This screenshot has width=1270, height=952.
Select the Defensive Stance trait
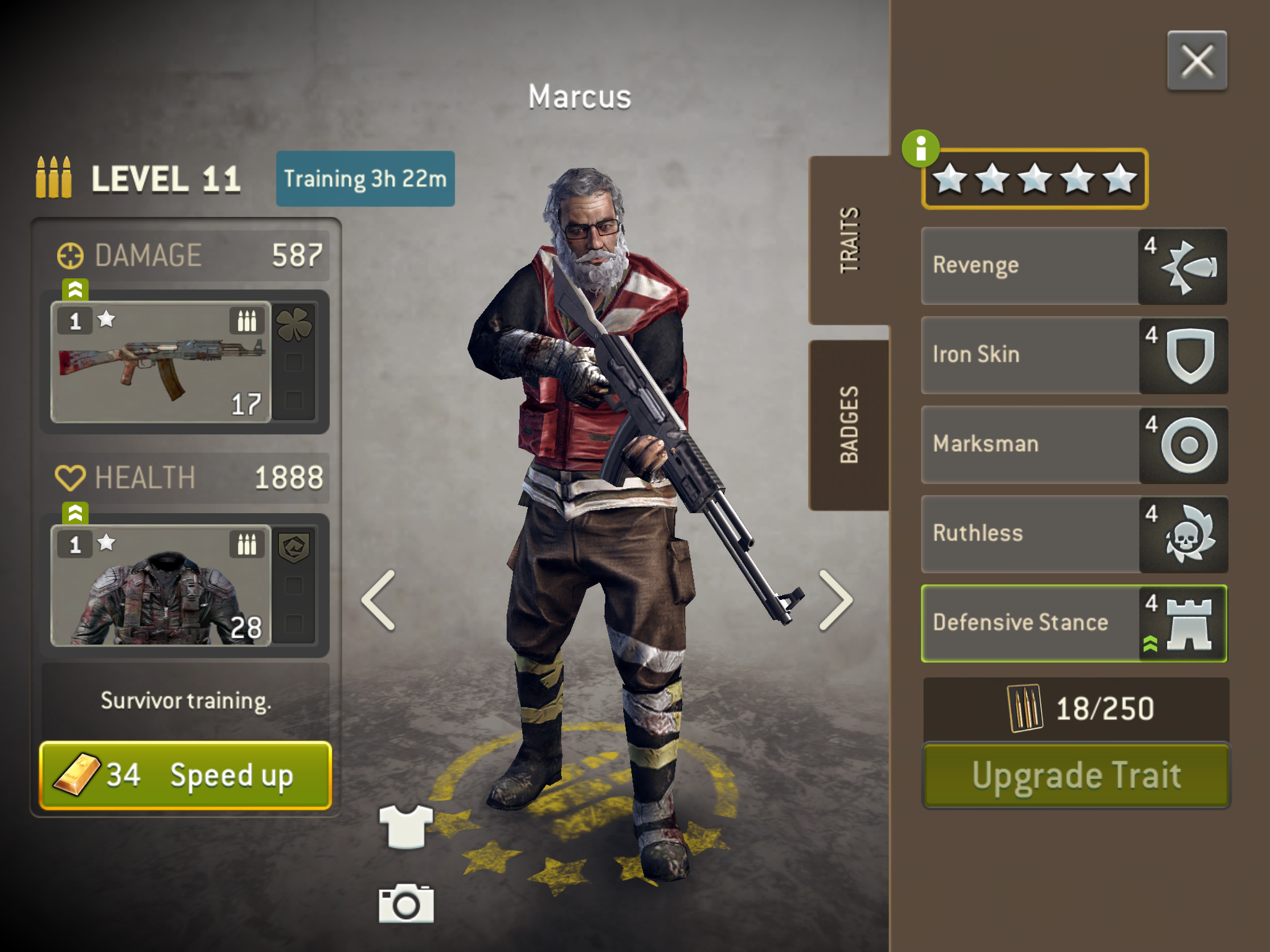[1073, 623]
